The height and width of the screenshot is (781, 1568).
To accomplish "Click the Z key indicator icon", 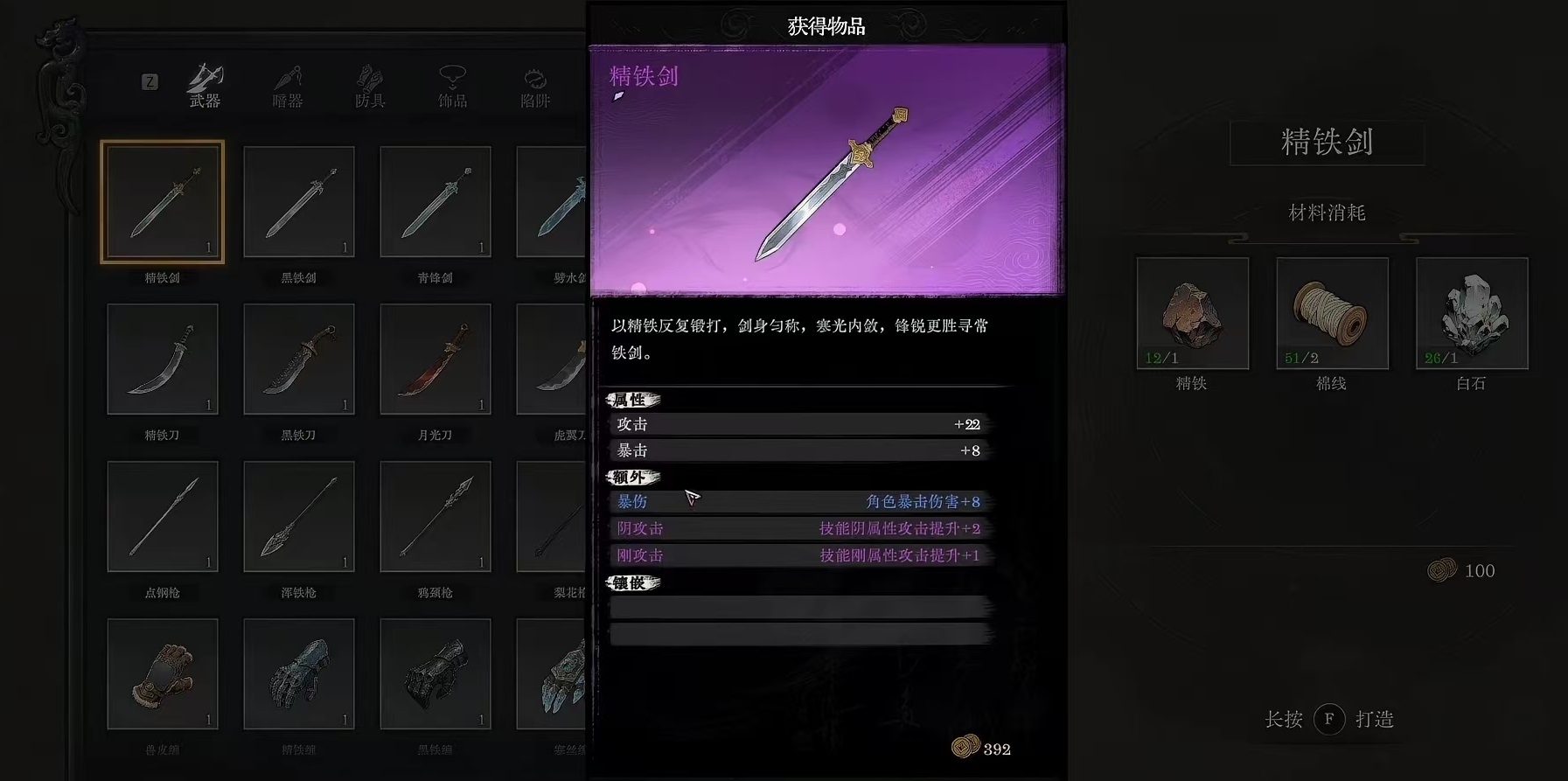I will (150, 83).
